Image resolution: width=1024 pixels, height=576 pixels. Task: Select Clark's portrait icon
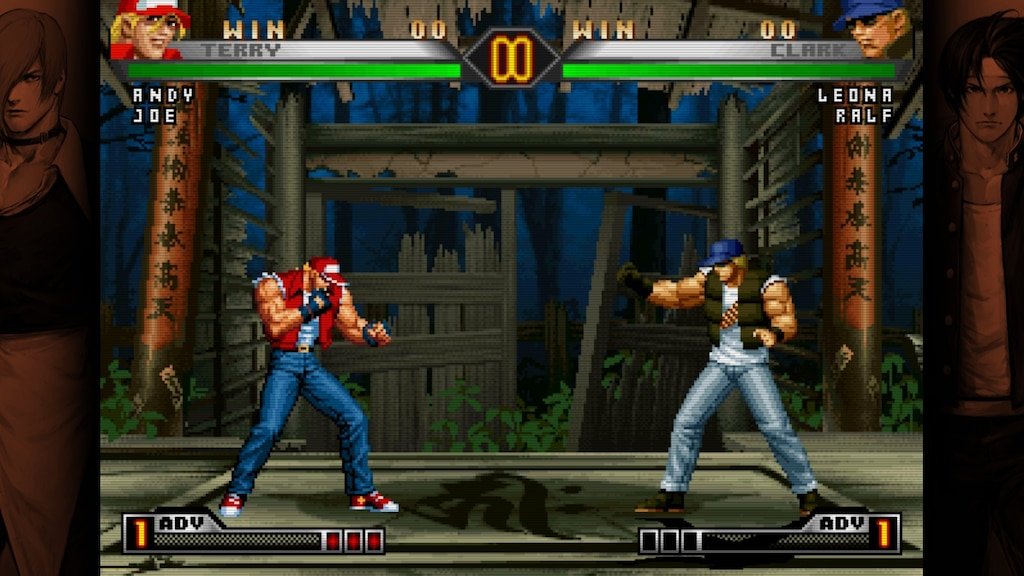tap(874, 28)
